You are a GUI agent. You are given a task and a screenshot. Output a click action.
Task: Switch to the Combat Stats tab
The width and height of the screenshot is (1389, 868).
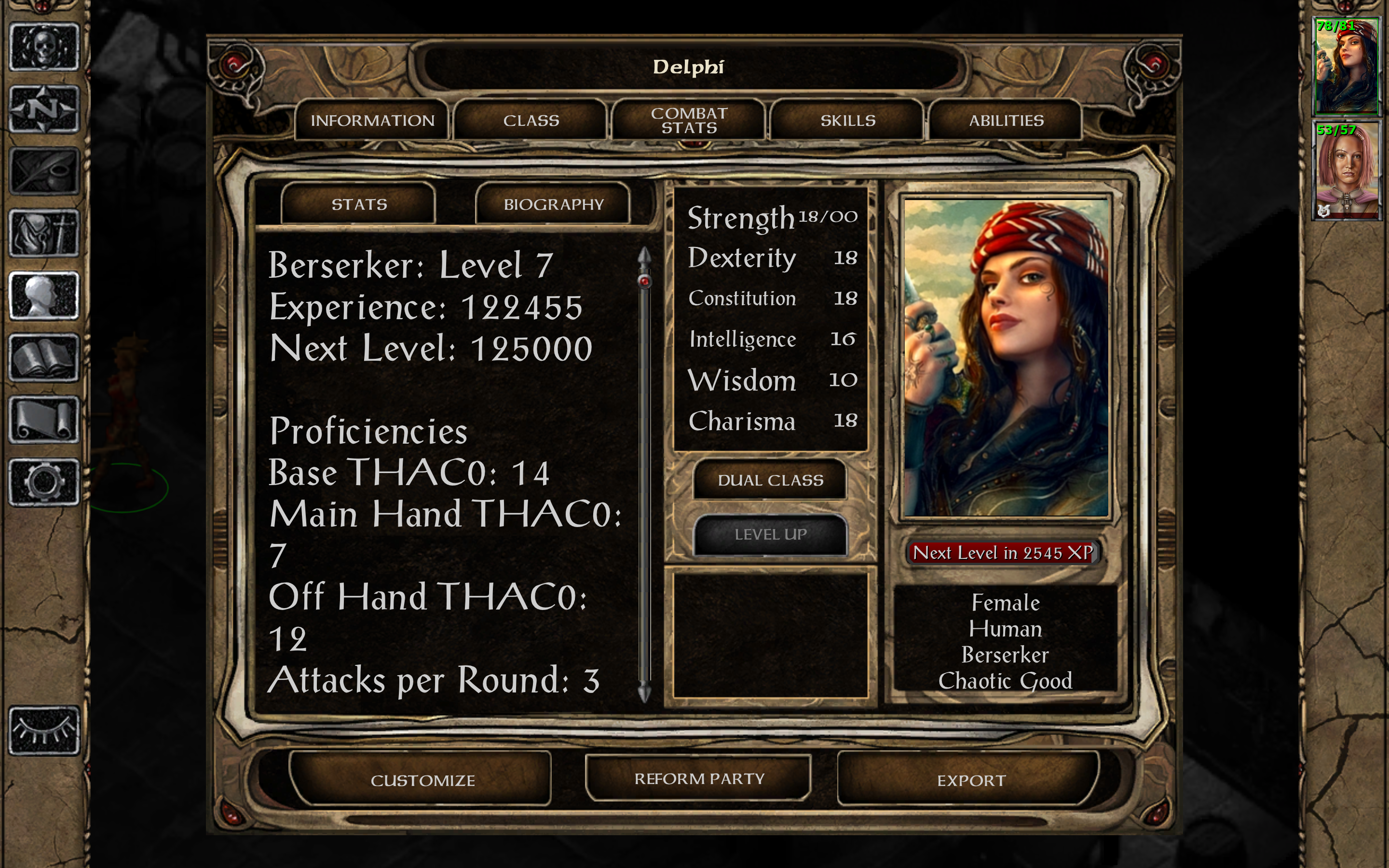pos(688,120)
